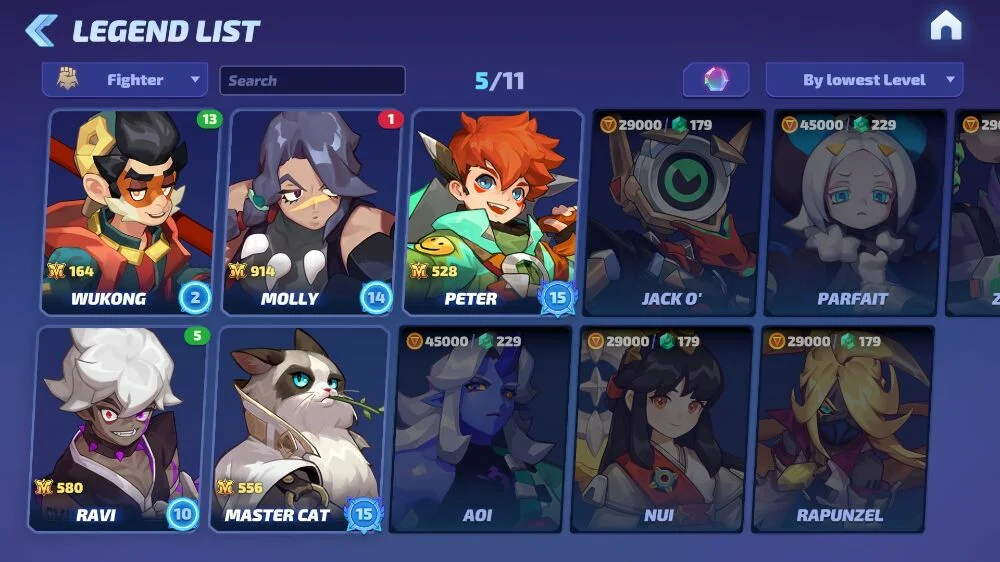This screenshot has height=562, width=1000.
Task: View the locked Rapunzel legend
Action: [842, 428]
